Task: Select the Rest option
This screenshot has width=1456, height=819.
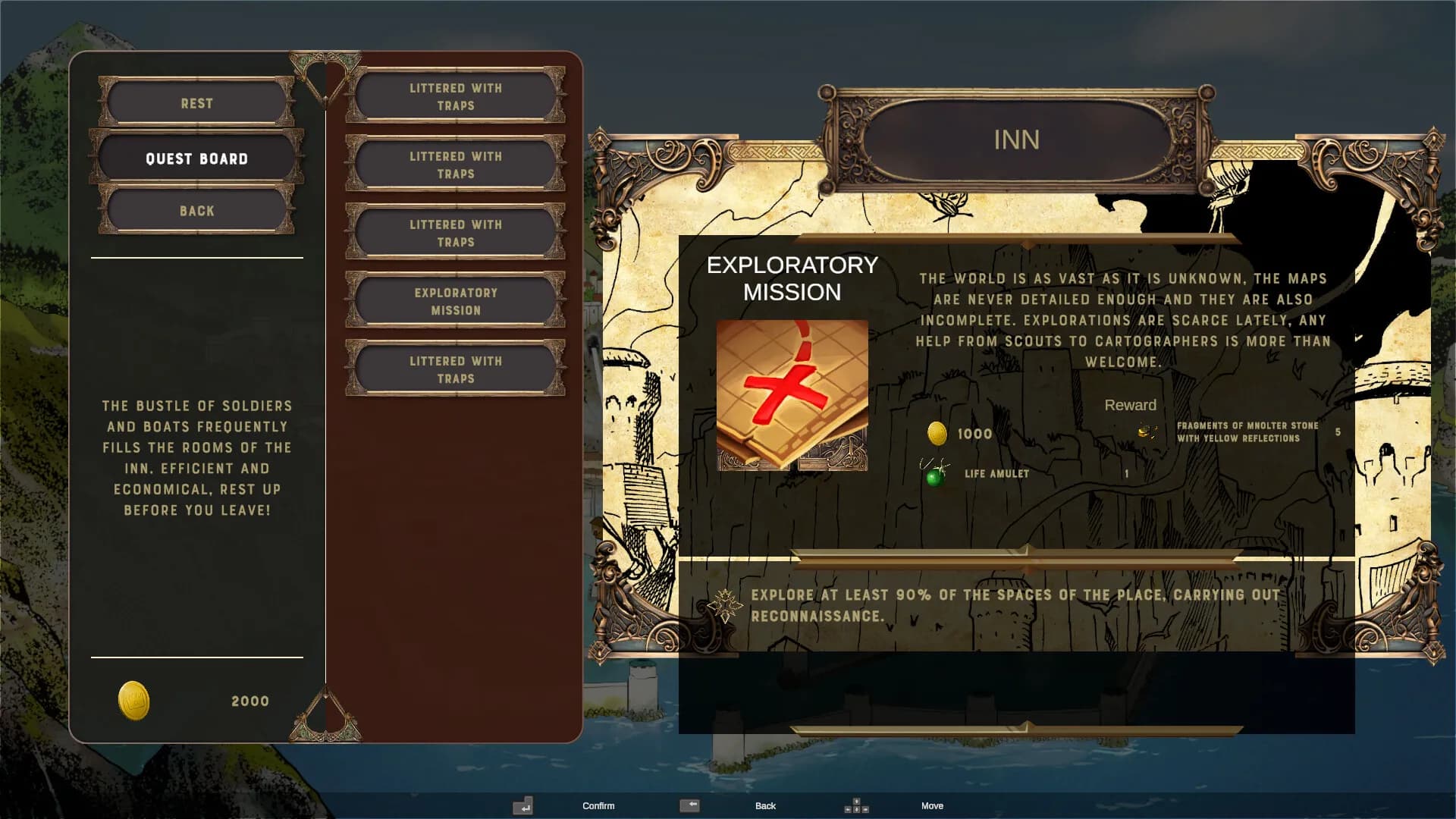Action: pyautogui.click(x=196, y=103)
